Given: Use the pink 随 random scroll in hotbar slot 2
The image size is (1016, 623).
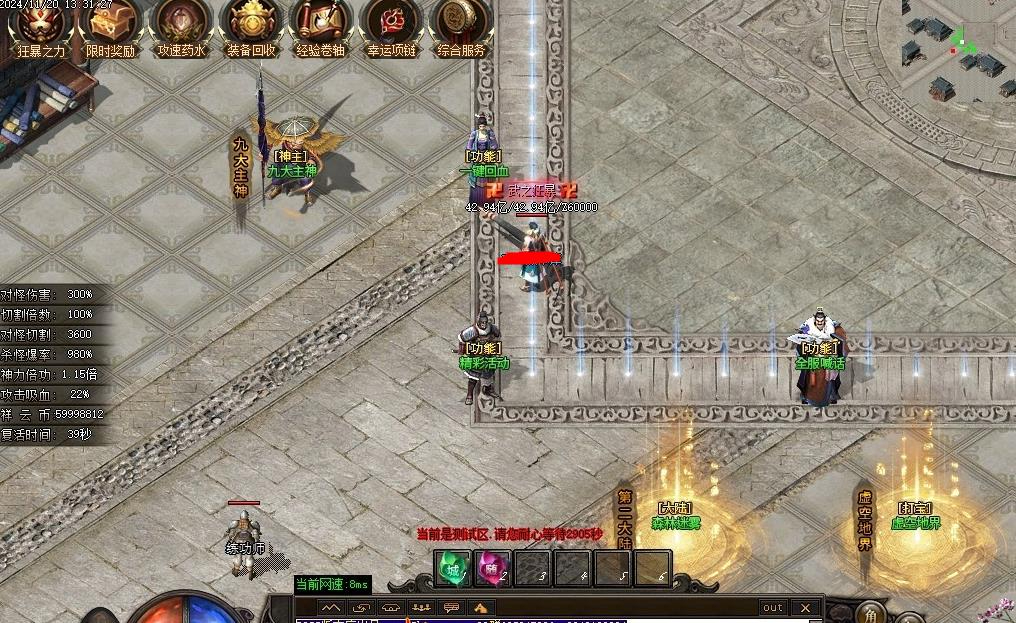Looking at the screenshot, I should pos(491,569).
